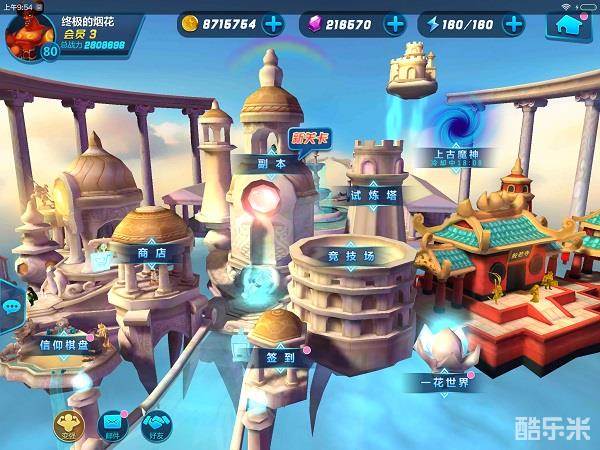Image resolution: width=600 pixels, height=450 pixels.
Task: Open the 变强 power-up menu
Action: [x=69, y=425]
